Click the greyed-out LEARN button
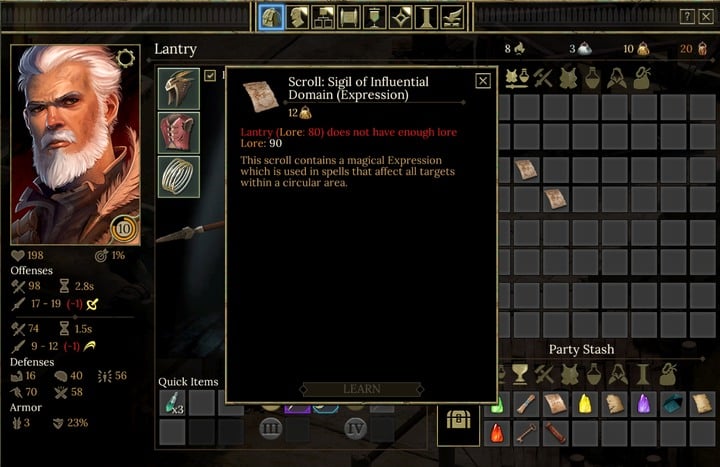The height and width of the screenshot is (467, 720). point(361,389)
